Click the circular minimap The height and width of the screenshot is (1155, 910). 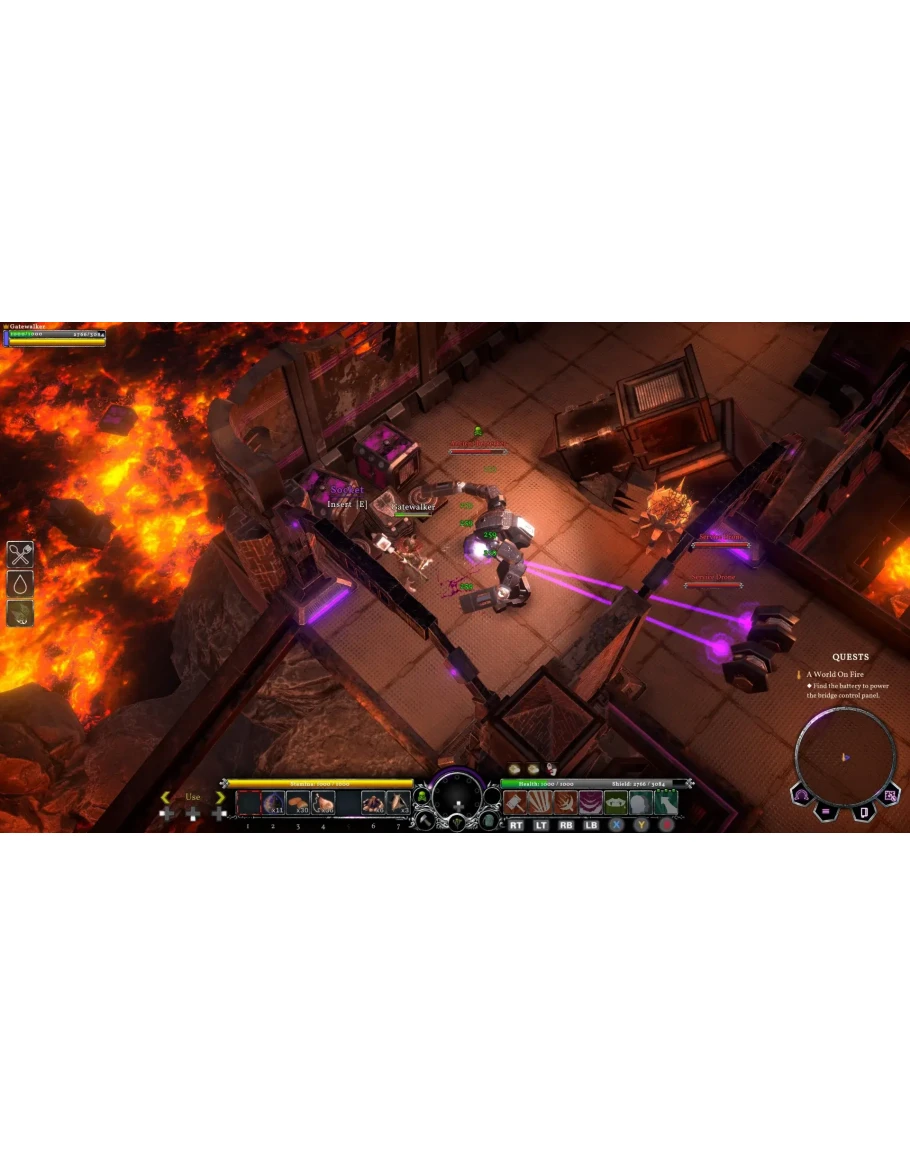845,755
